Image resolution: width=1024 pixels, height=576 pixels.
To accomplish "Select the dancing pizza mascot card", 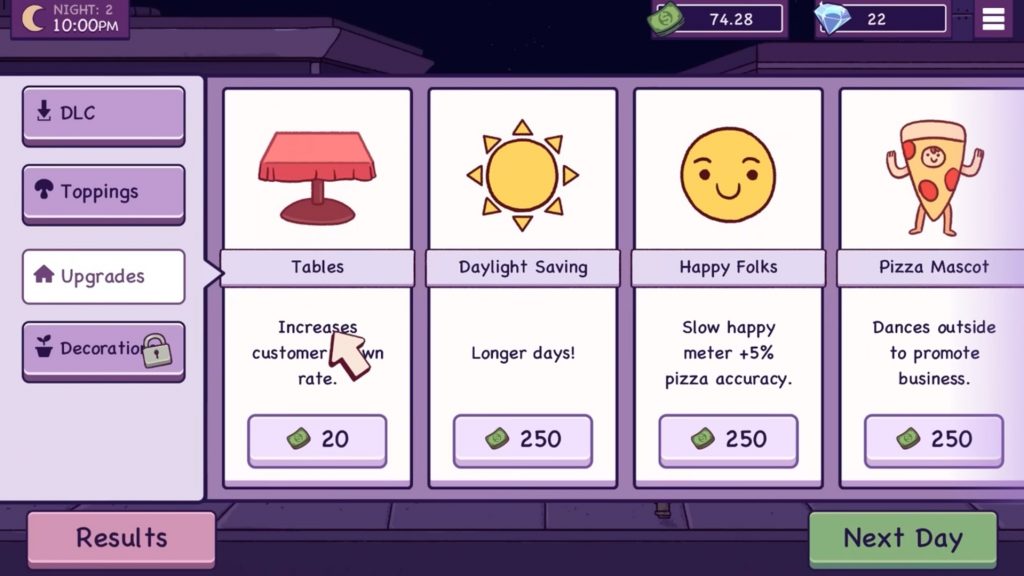I will click(x=933, y=174).
